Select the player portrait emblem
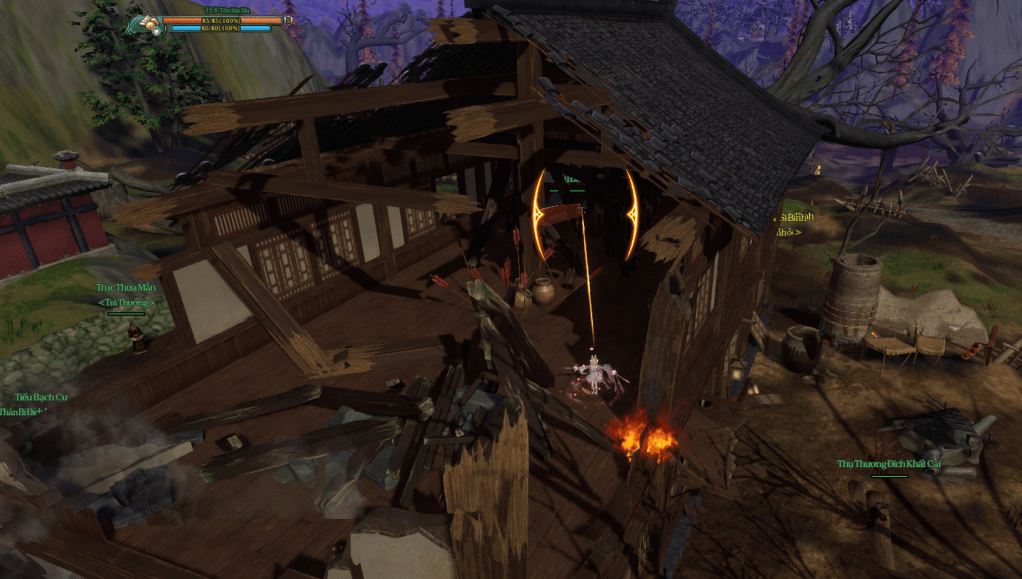The height and width of the screenshot is (579, 1022). (148, 21)
